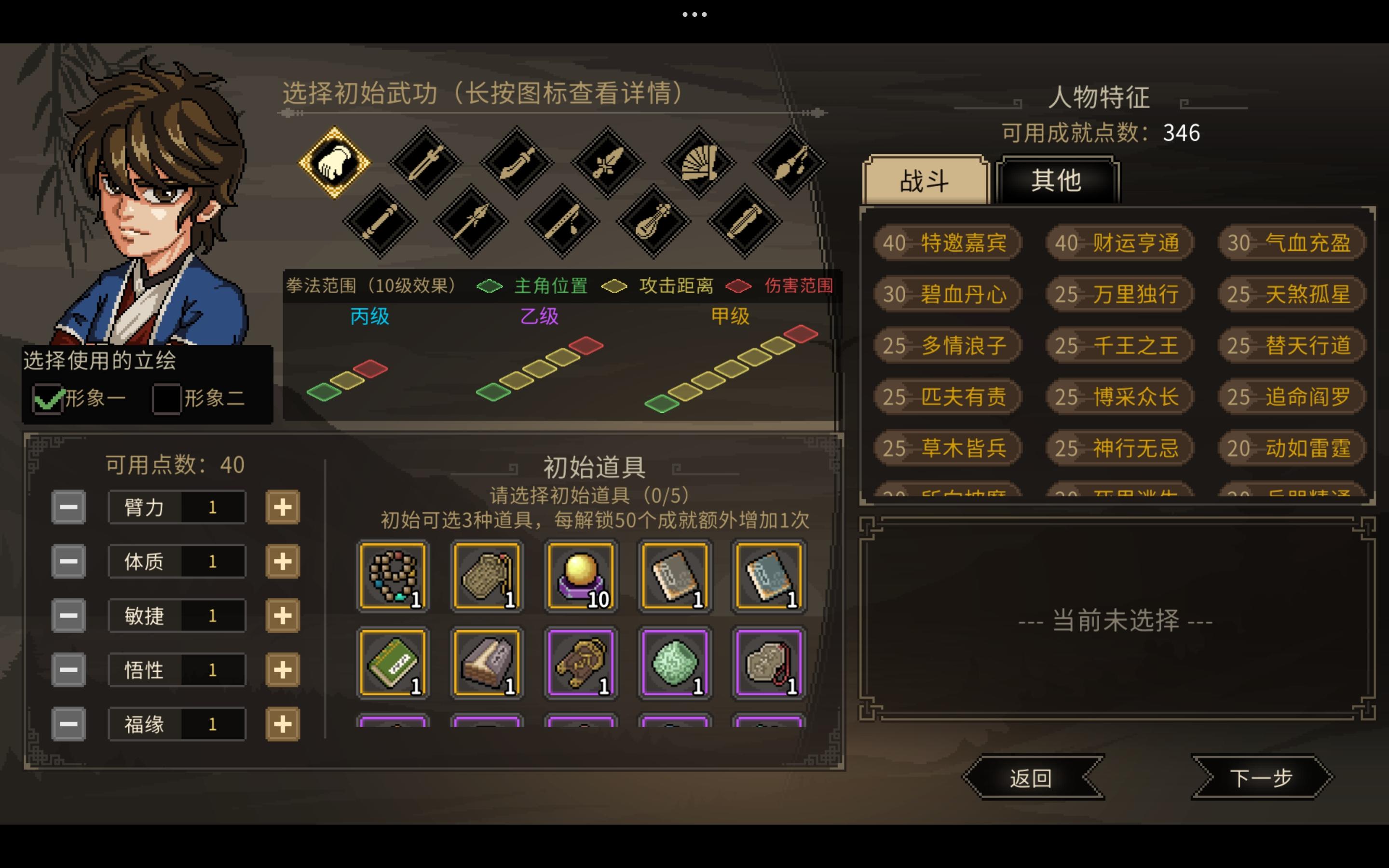The width and height of the screenshot is (1389, 868).
Task: Increase 臂力 with its plus stepper
Action: pyautogui.click(x=282, y=507)
